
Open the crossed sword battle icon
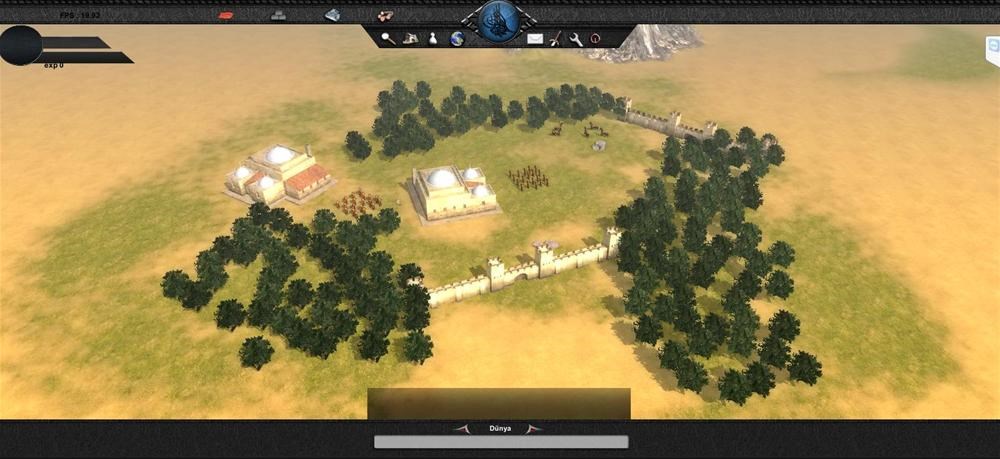pos(555,38)
